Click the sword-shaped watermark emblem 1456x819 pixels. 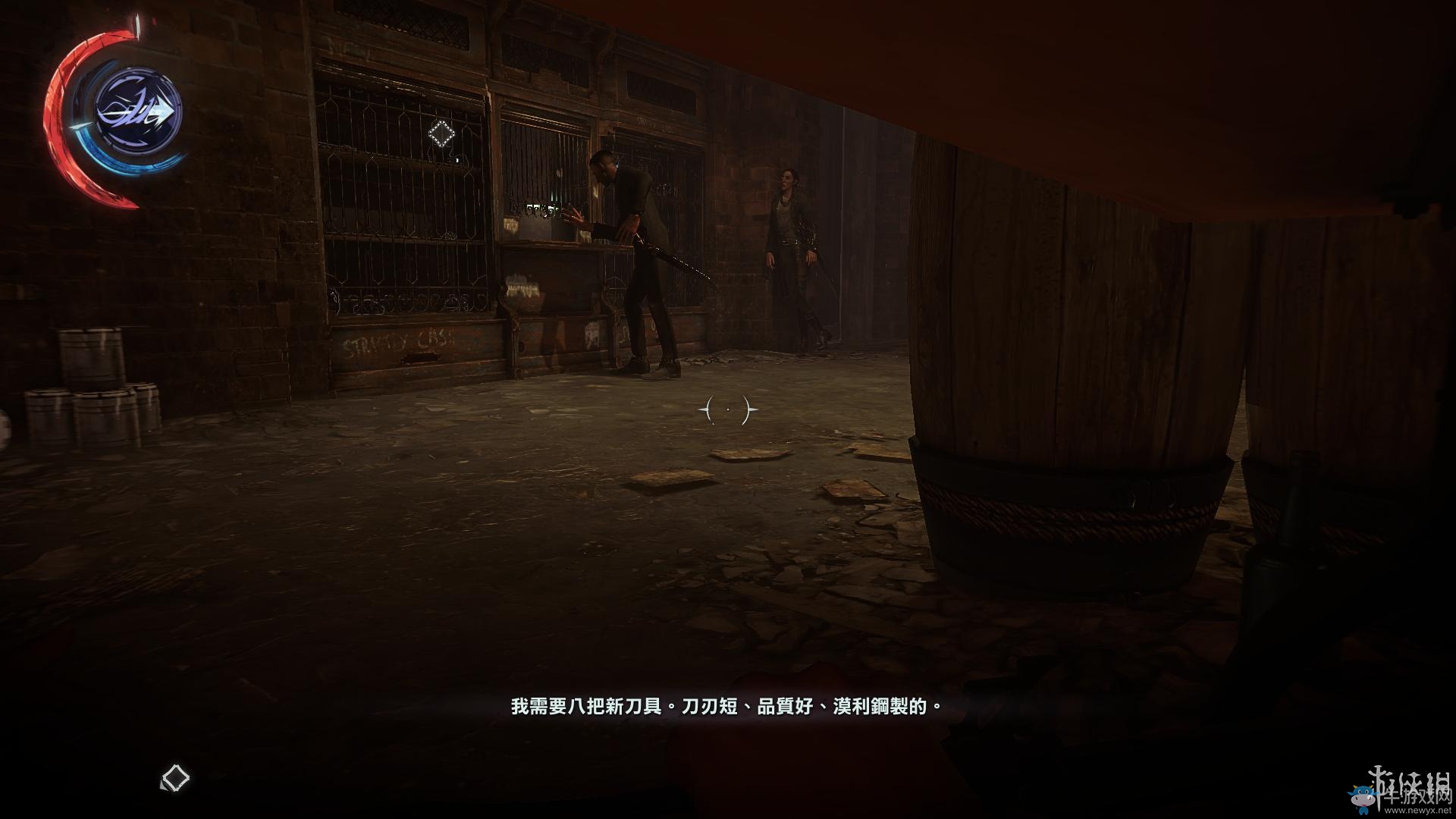point(1379,789)
